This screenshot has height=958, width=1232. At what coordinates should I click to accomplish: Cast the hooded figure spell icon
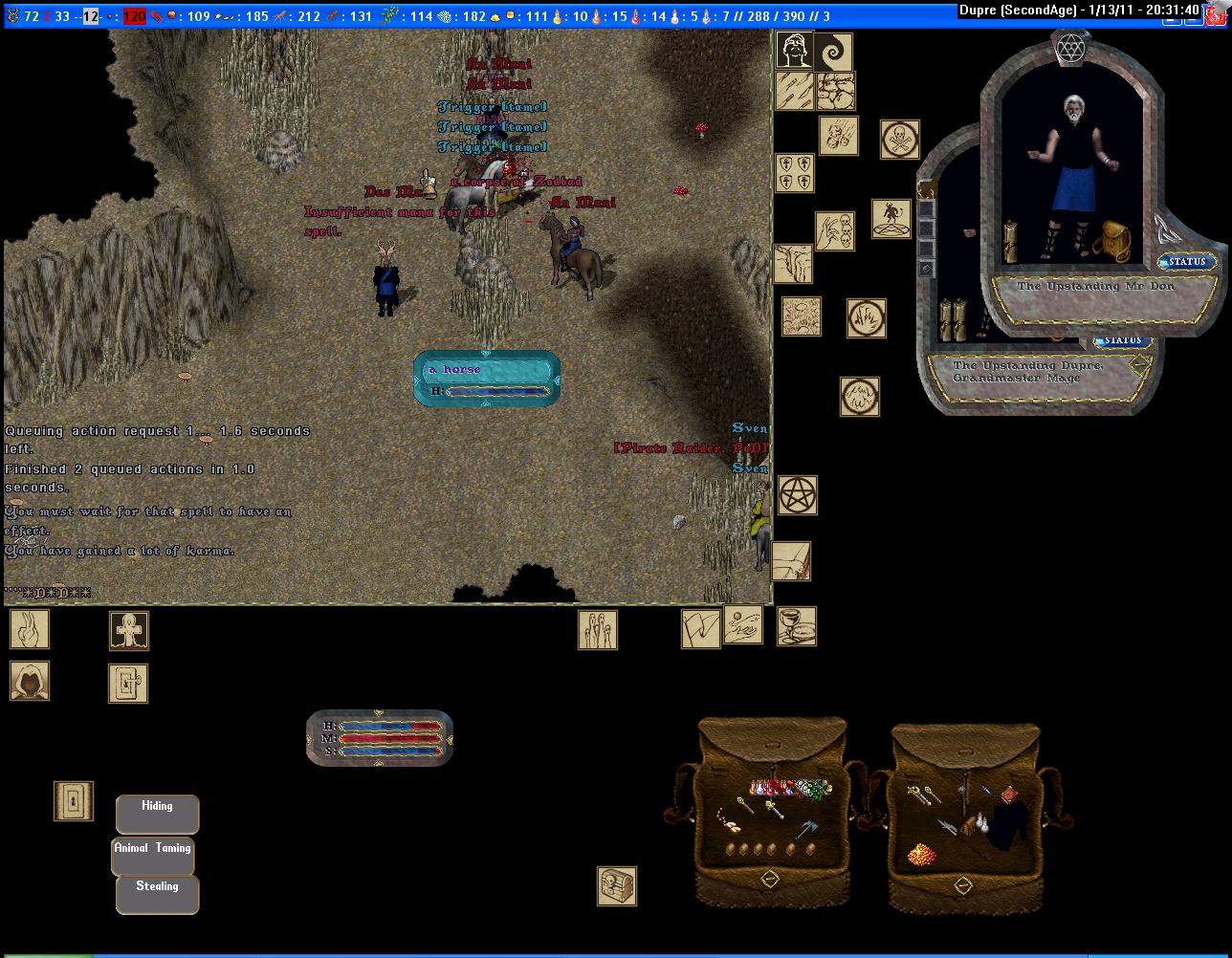tap(30, 681)
